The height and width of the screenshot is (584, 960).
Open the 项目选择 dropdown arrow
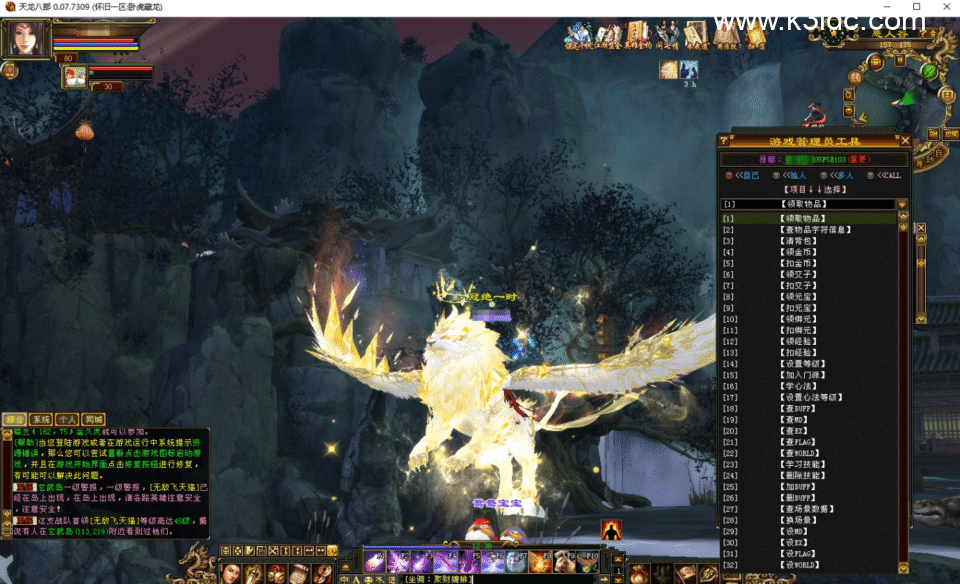[902, 204]
